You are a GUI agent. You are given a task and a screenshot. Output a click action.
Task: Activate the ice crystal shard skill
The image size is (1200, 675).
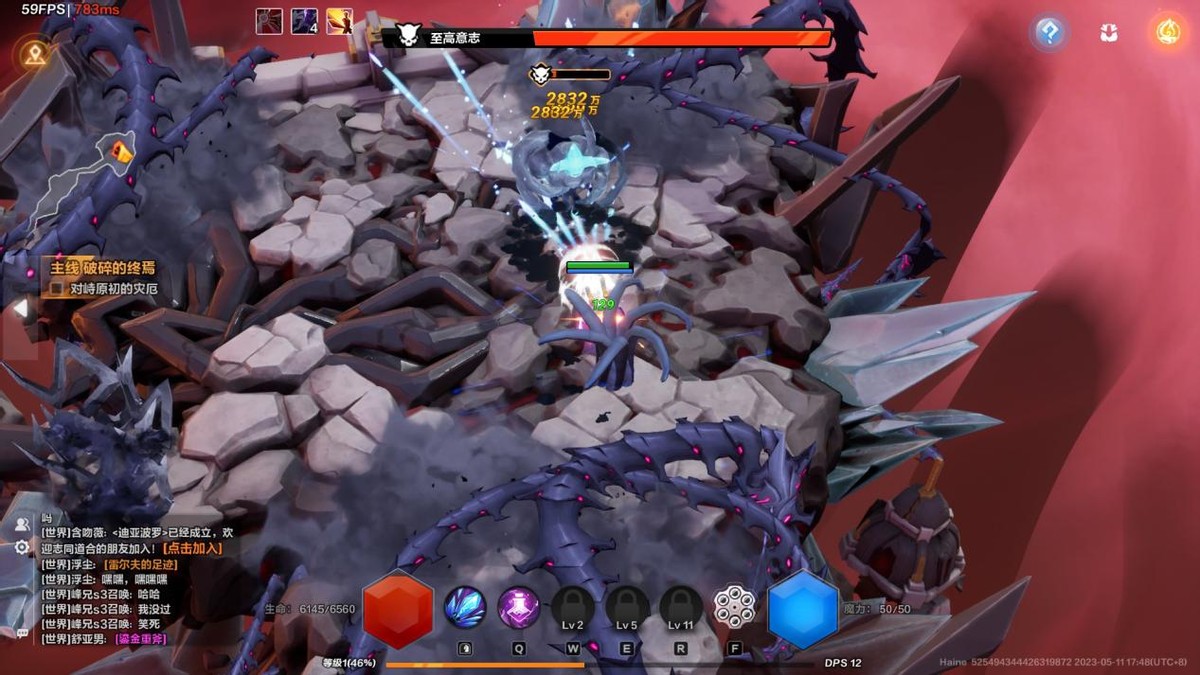[x=465, y=607]
